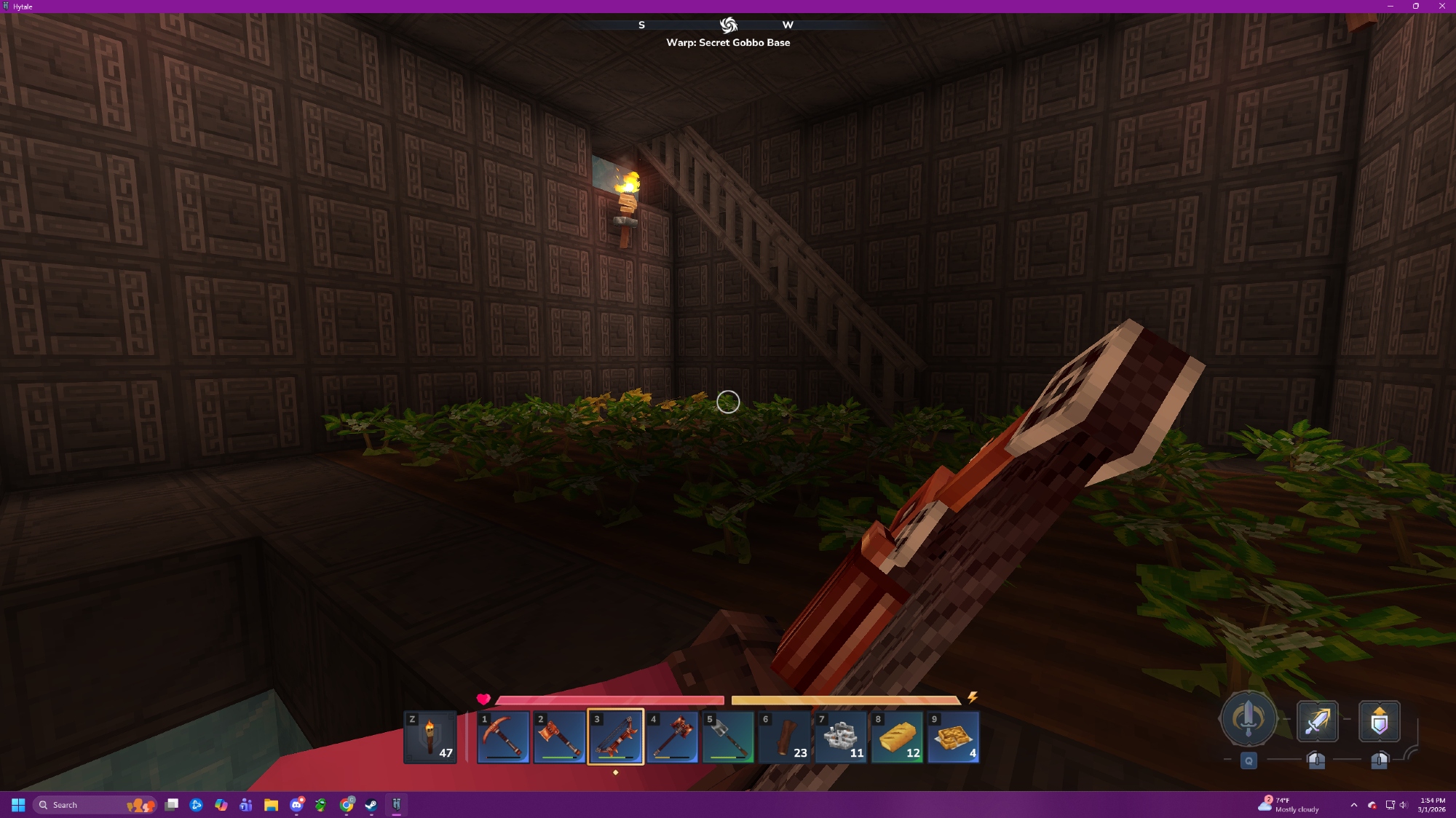Activate the round sword signature ability

(x=1249, y=719)
